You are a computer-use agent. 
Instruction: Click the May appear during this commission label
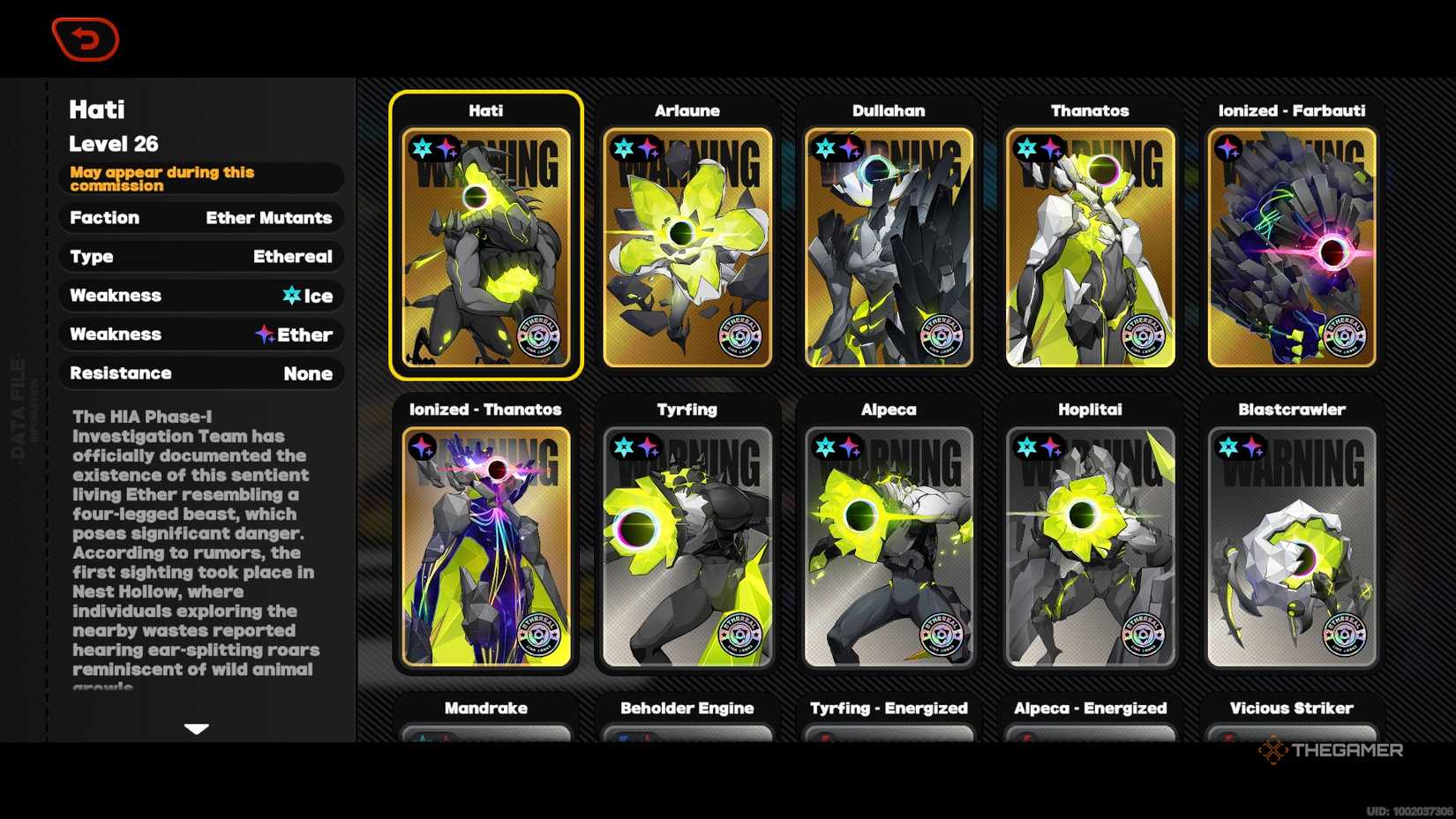coord(200,178)
